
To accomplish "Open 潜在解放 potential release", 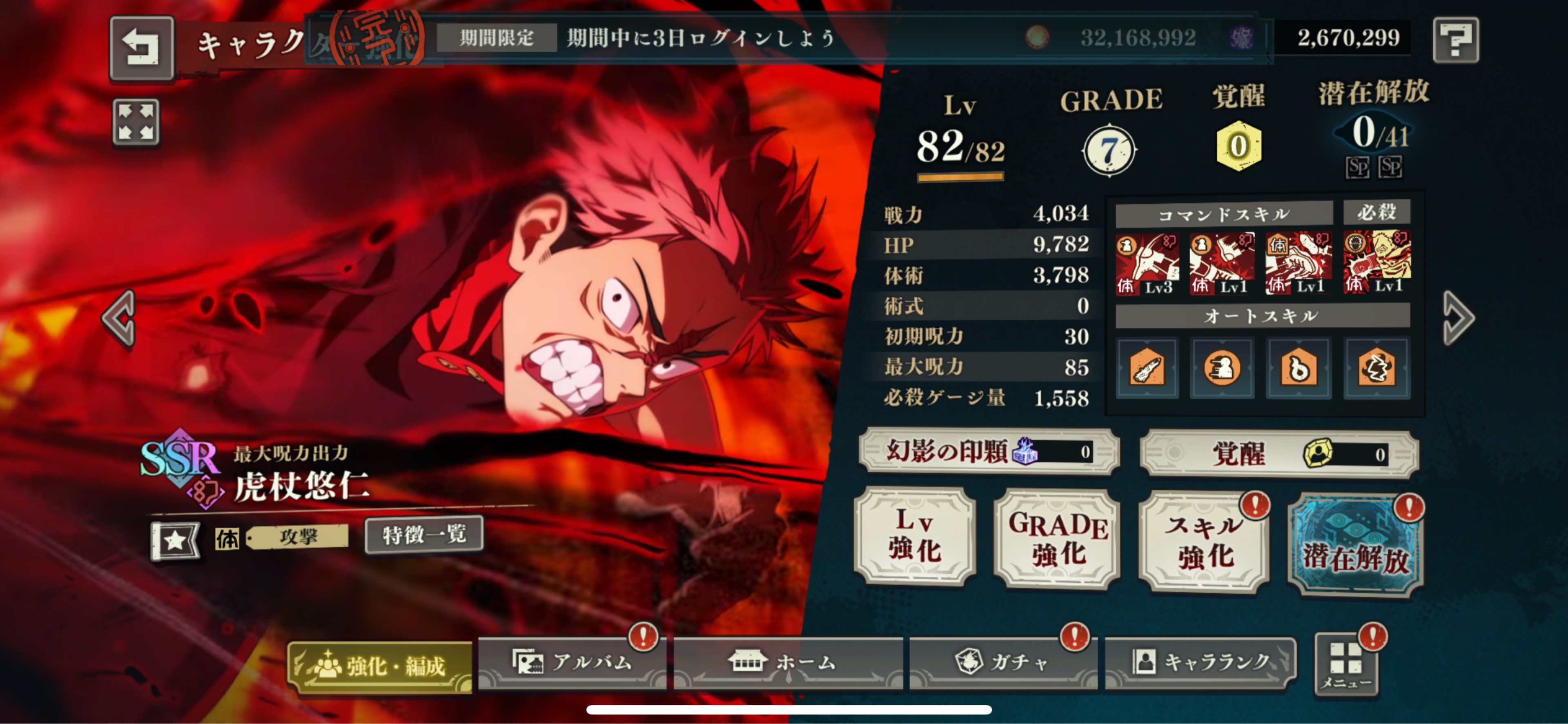I will click(x=1356, y=544).
